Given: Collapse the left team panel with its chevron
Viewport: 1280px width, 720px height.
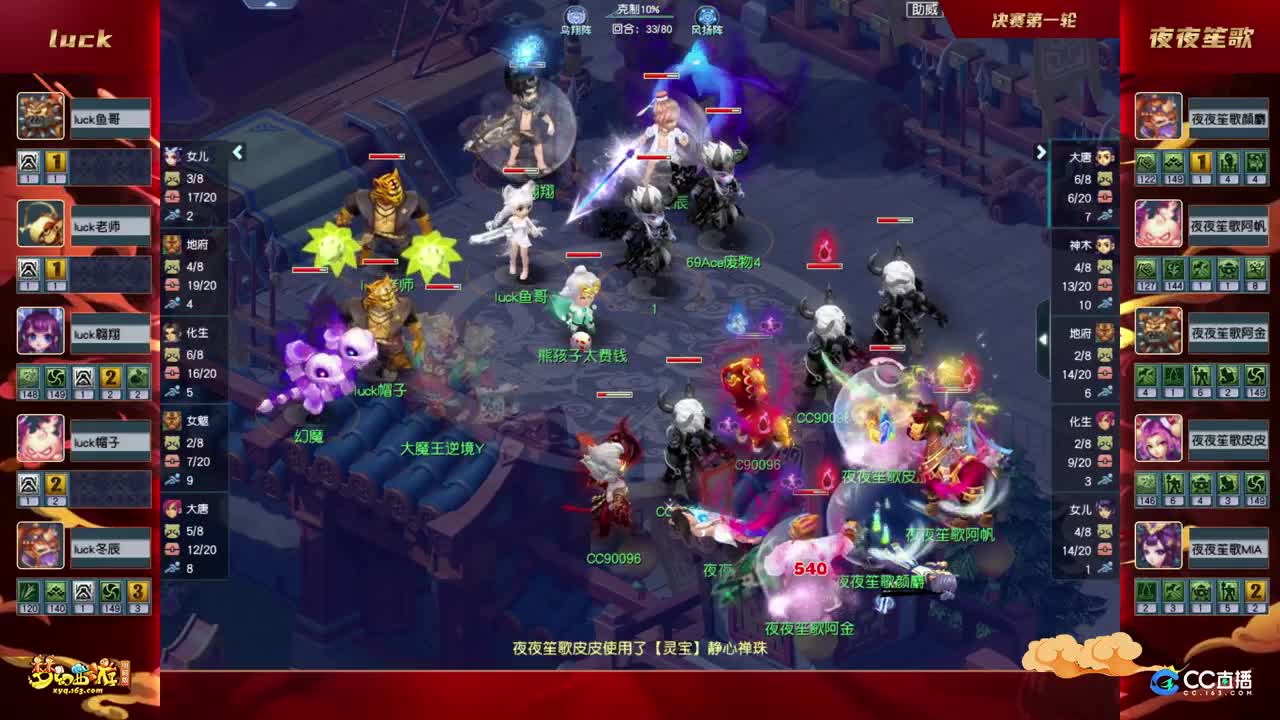Looking at the screenshot, I should click(x=238, y=153).
